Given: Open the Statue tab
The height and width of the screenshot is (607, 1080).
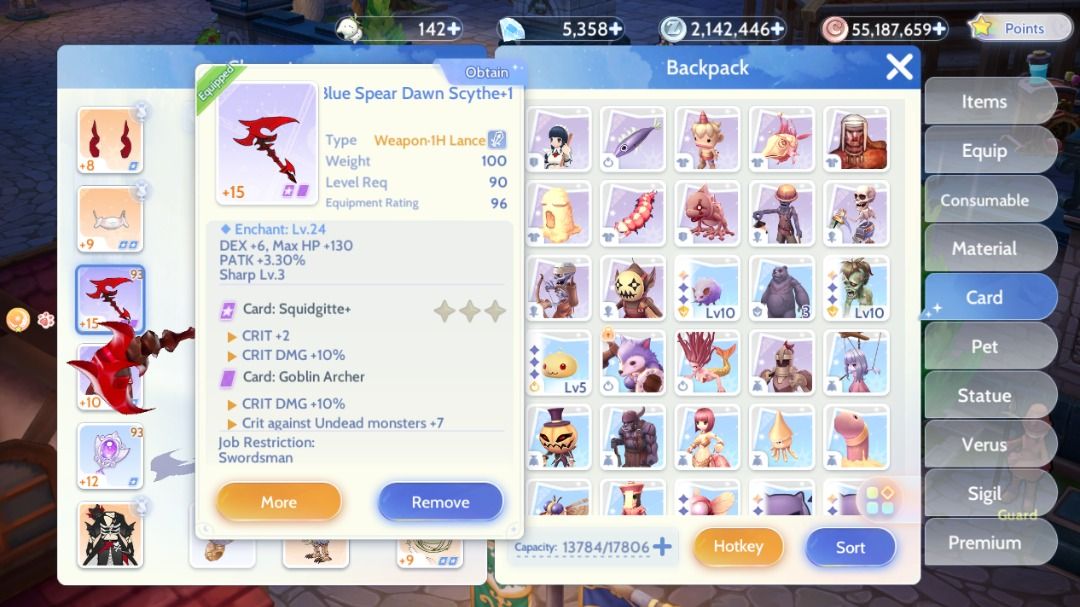Looking at the screenshot, I should 984,395.
